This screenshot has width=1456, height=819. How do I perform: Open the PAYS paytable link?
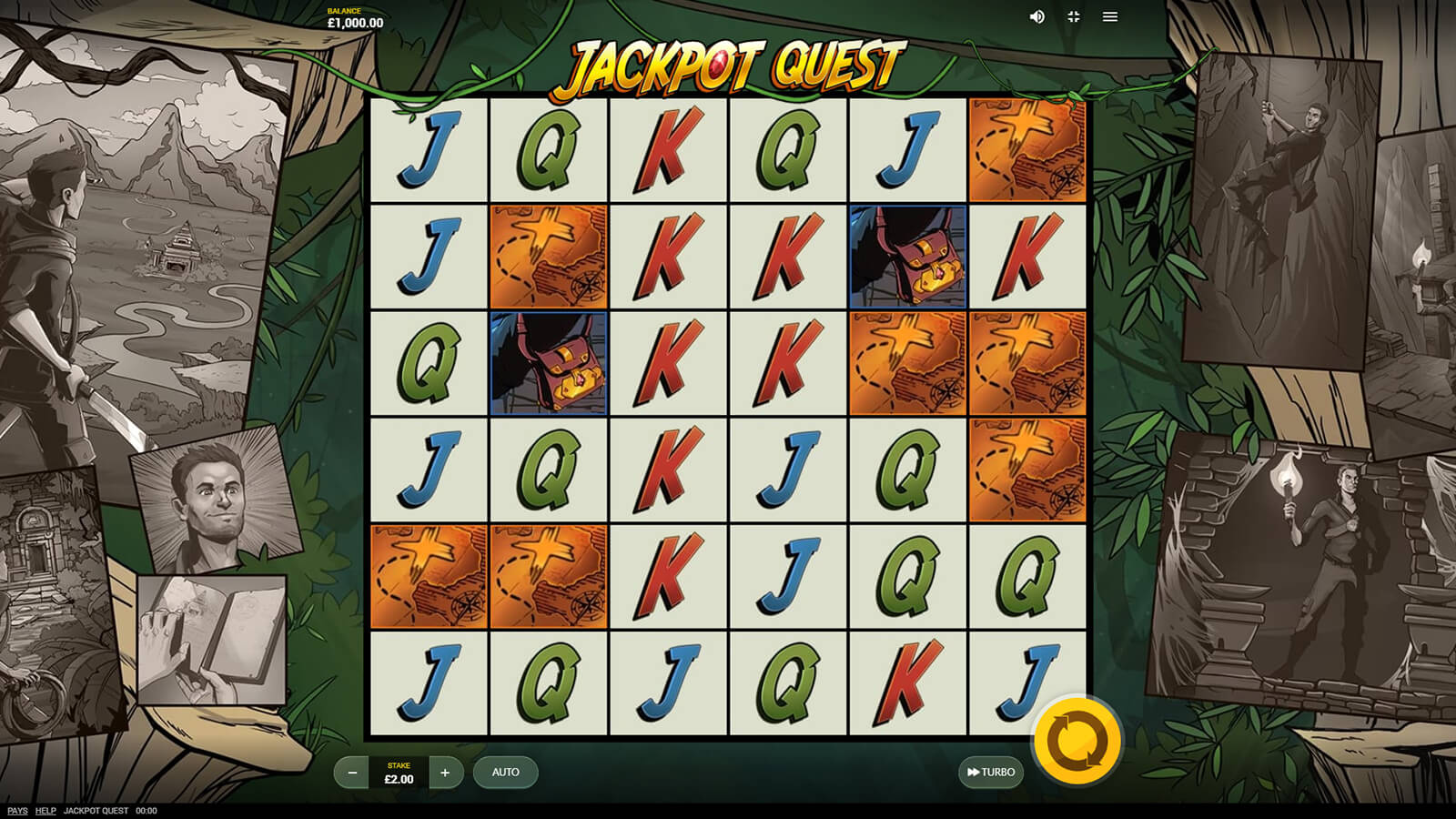(x=17, y=811)
